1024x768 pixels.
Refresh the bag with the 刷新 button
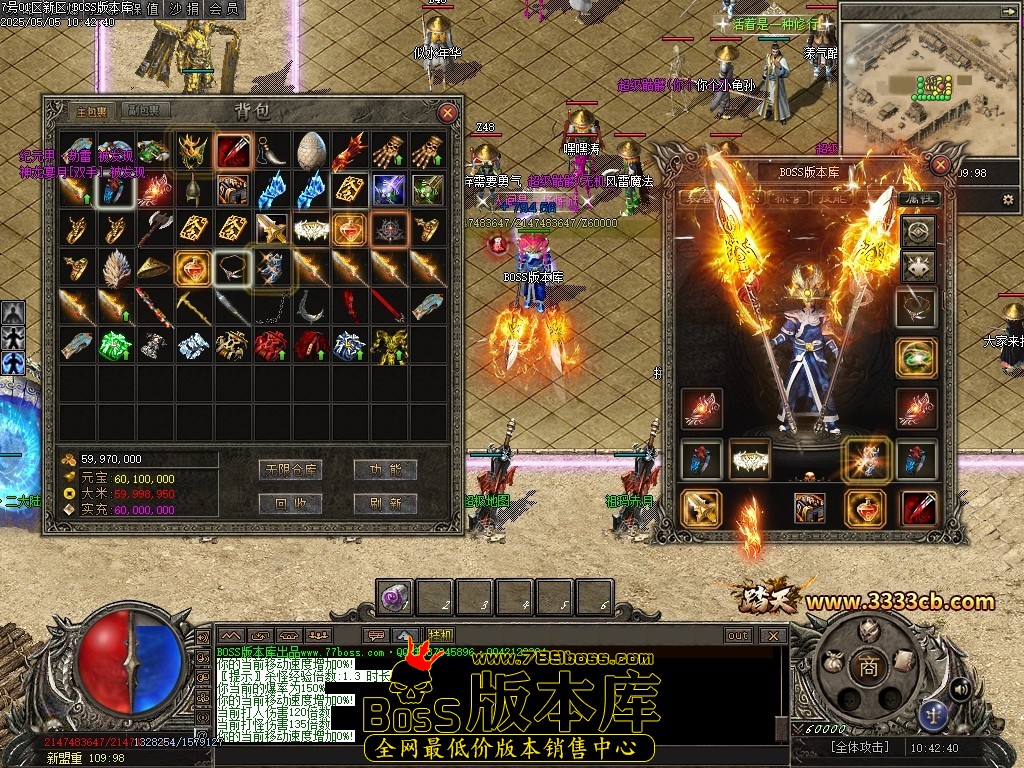click(x=385, y=503)
